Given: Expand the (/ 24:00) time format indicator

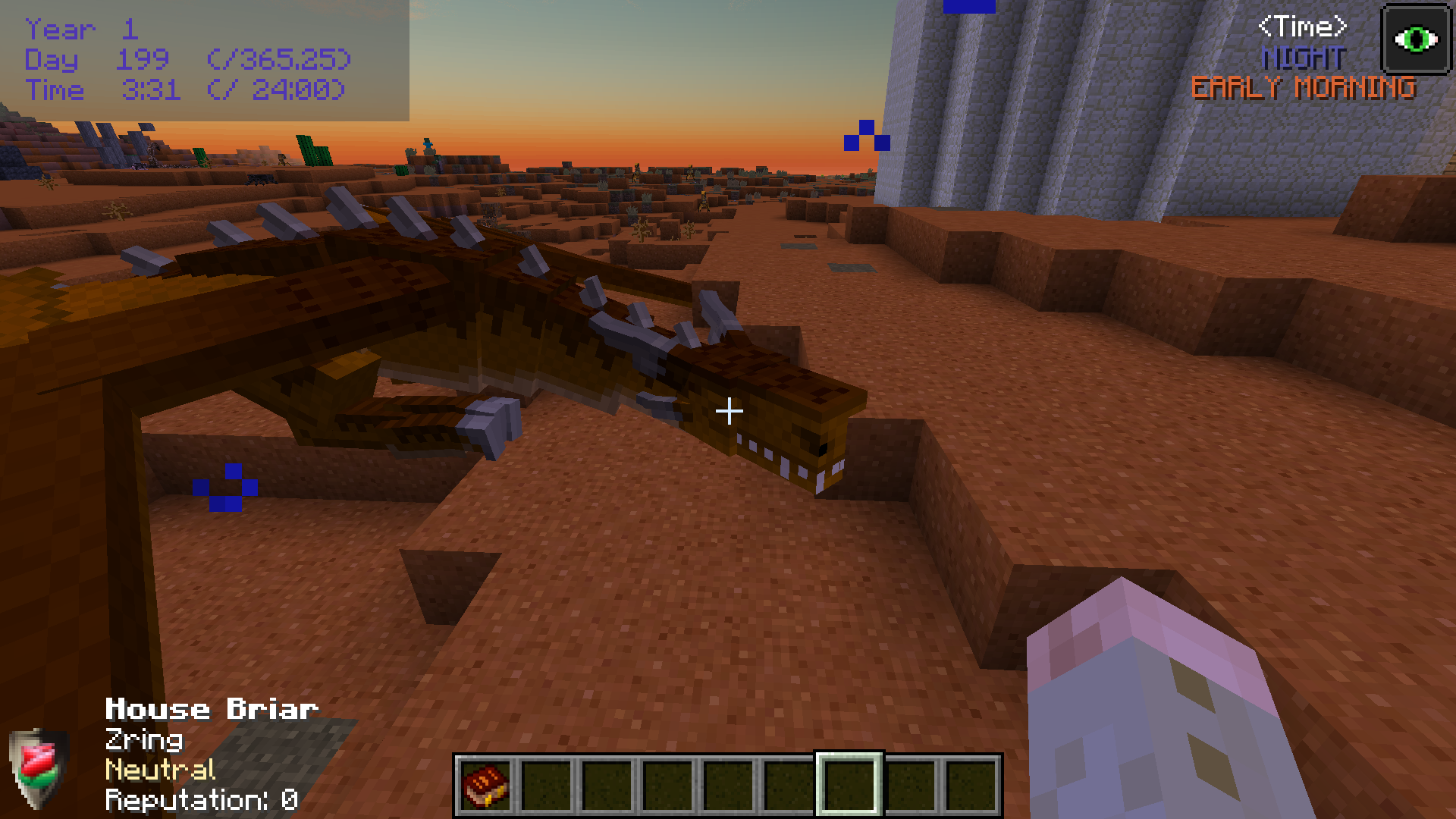Looking at the screenshot, I should [x=276, y=90].
